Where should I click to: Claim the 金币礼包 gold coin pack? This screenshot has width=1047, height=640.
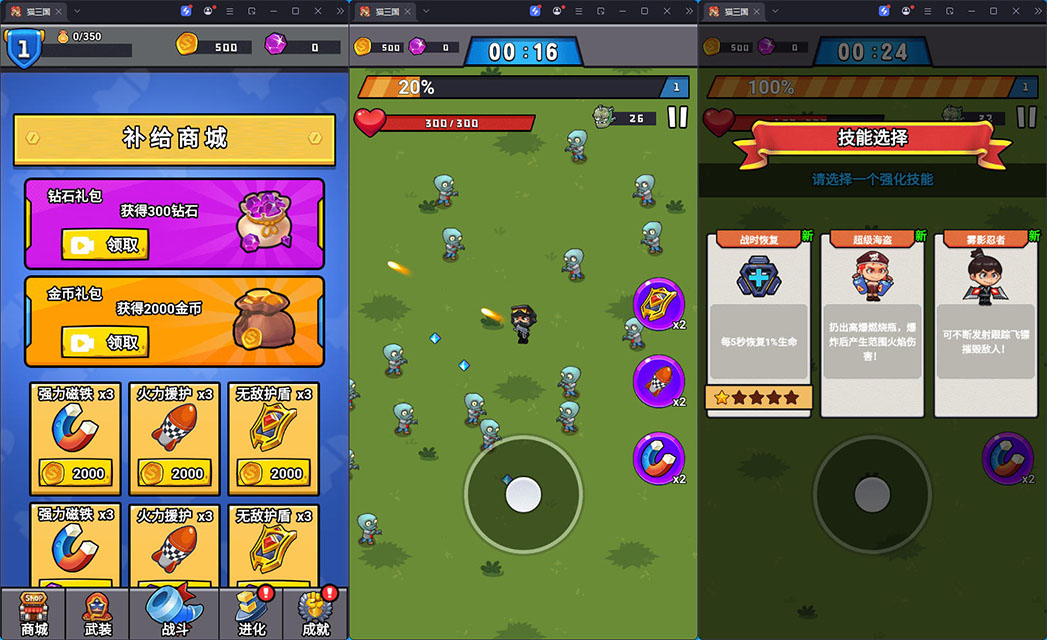[105, 342]
